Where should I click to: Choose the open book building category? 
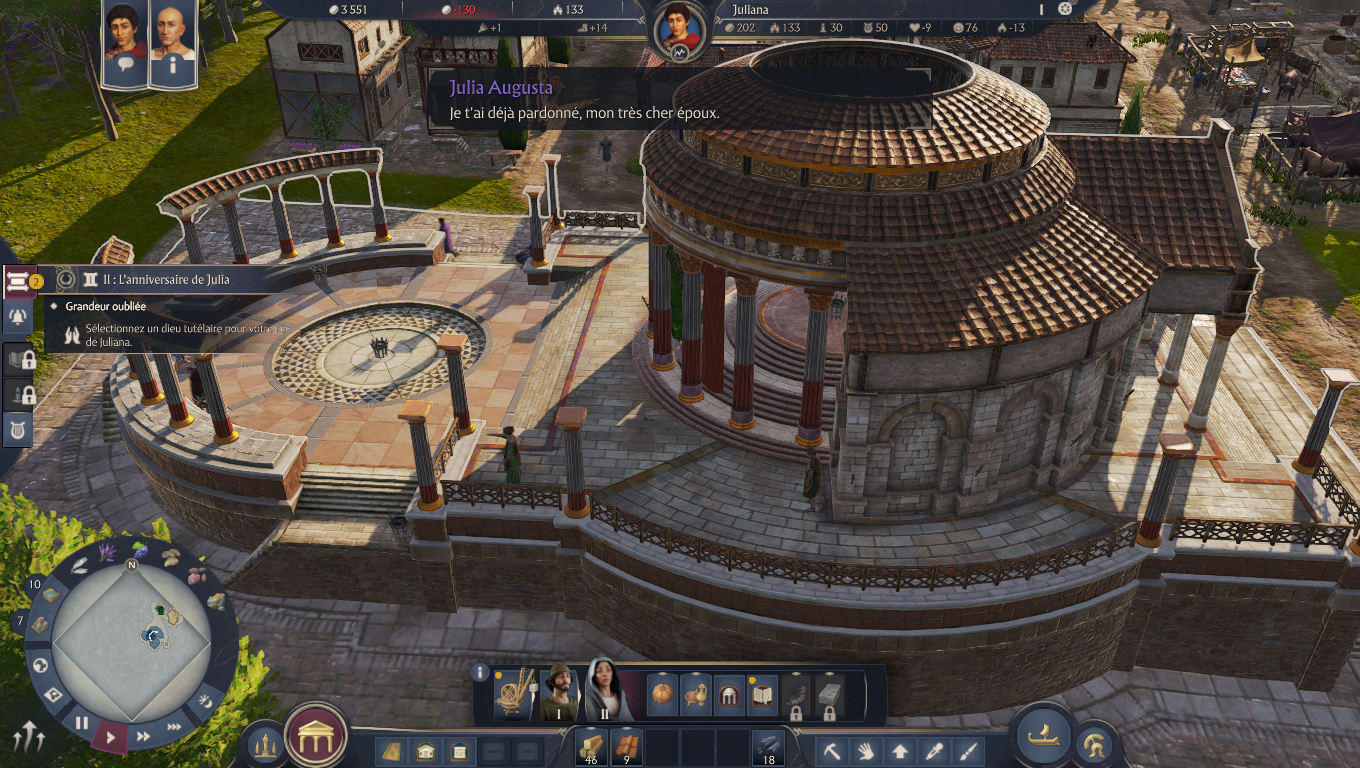pos(762,694)
